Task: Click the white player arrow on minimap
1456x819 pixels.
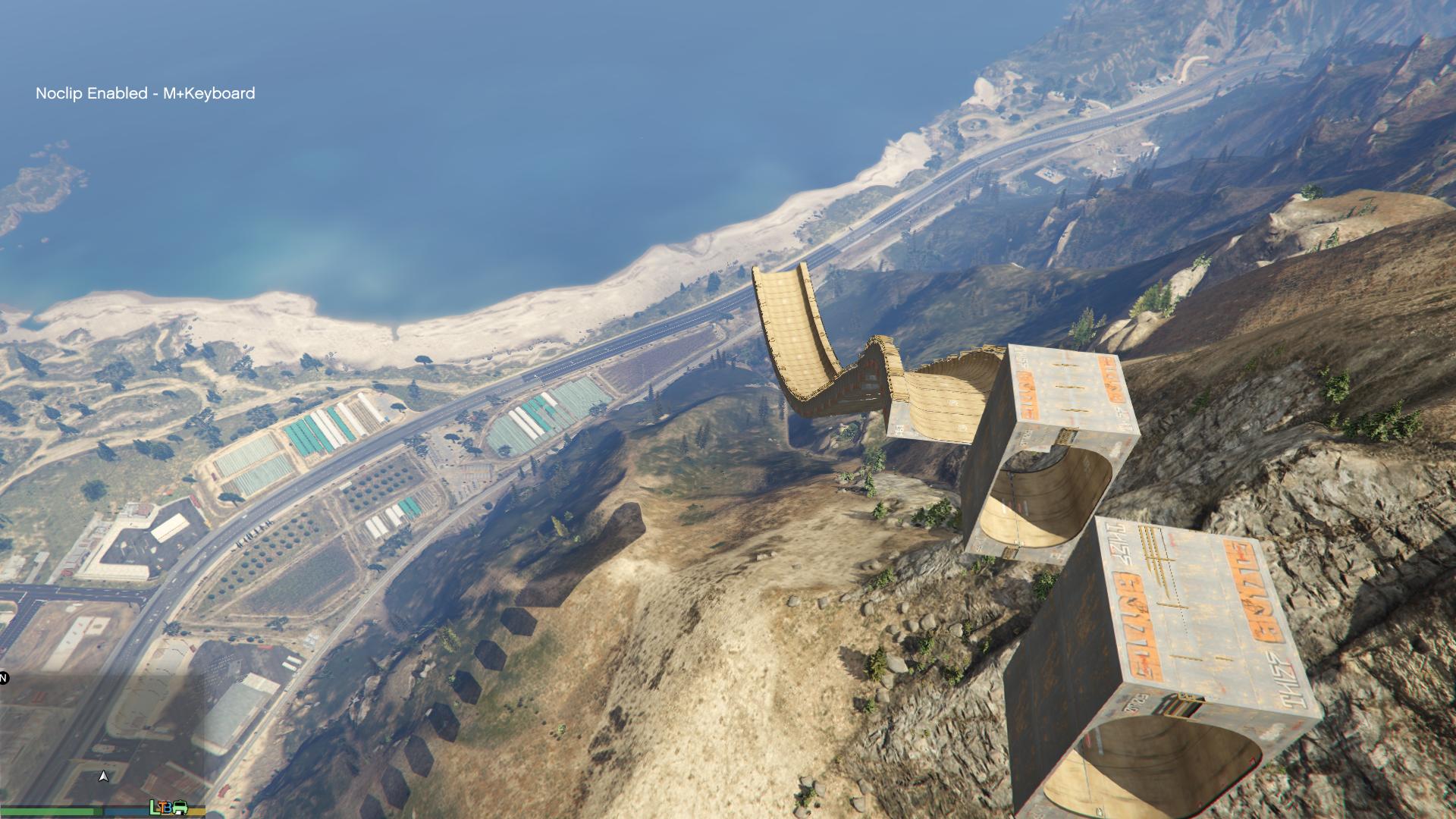Action: (104, 777)
